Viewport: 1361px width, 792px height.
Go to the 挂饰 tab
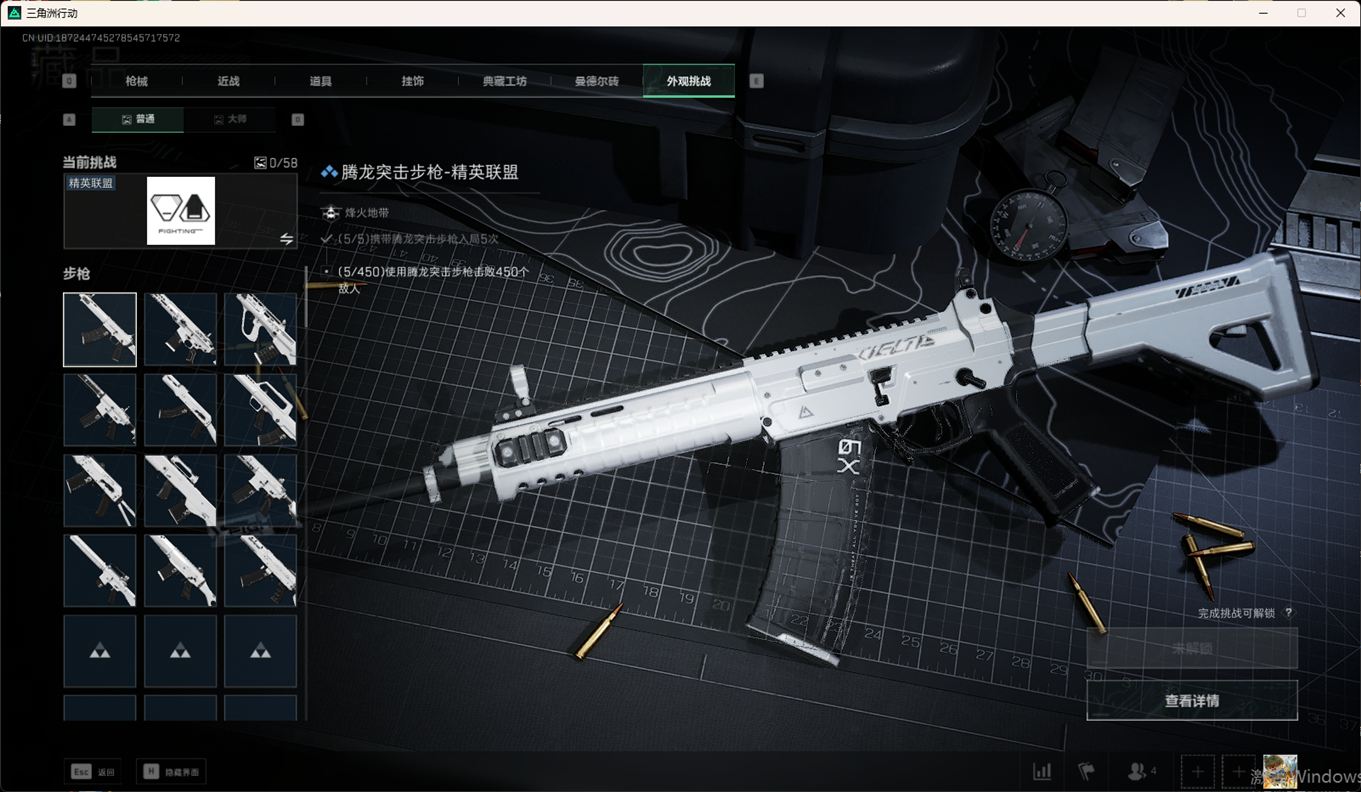click(412, 81)
